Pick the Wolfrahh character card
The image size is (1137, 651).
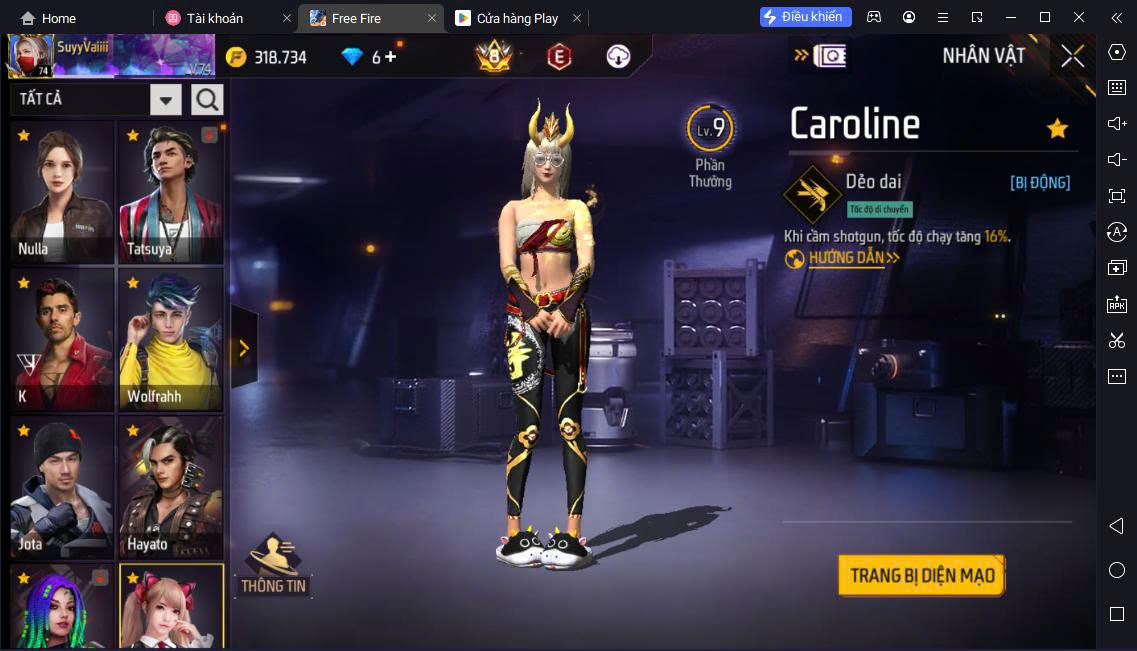coord(170,339)
